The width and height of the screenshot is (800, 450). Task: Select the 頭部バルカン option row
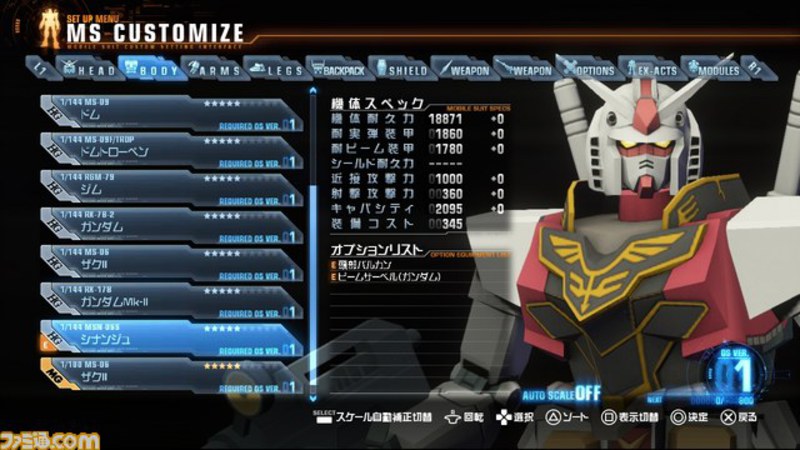[x=372, y=263]
